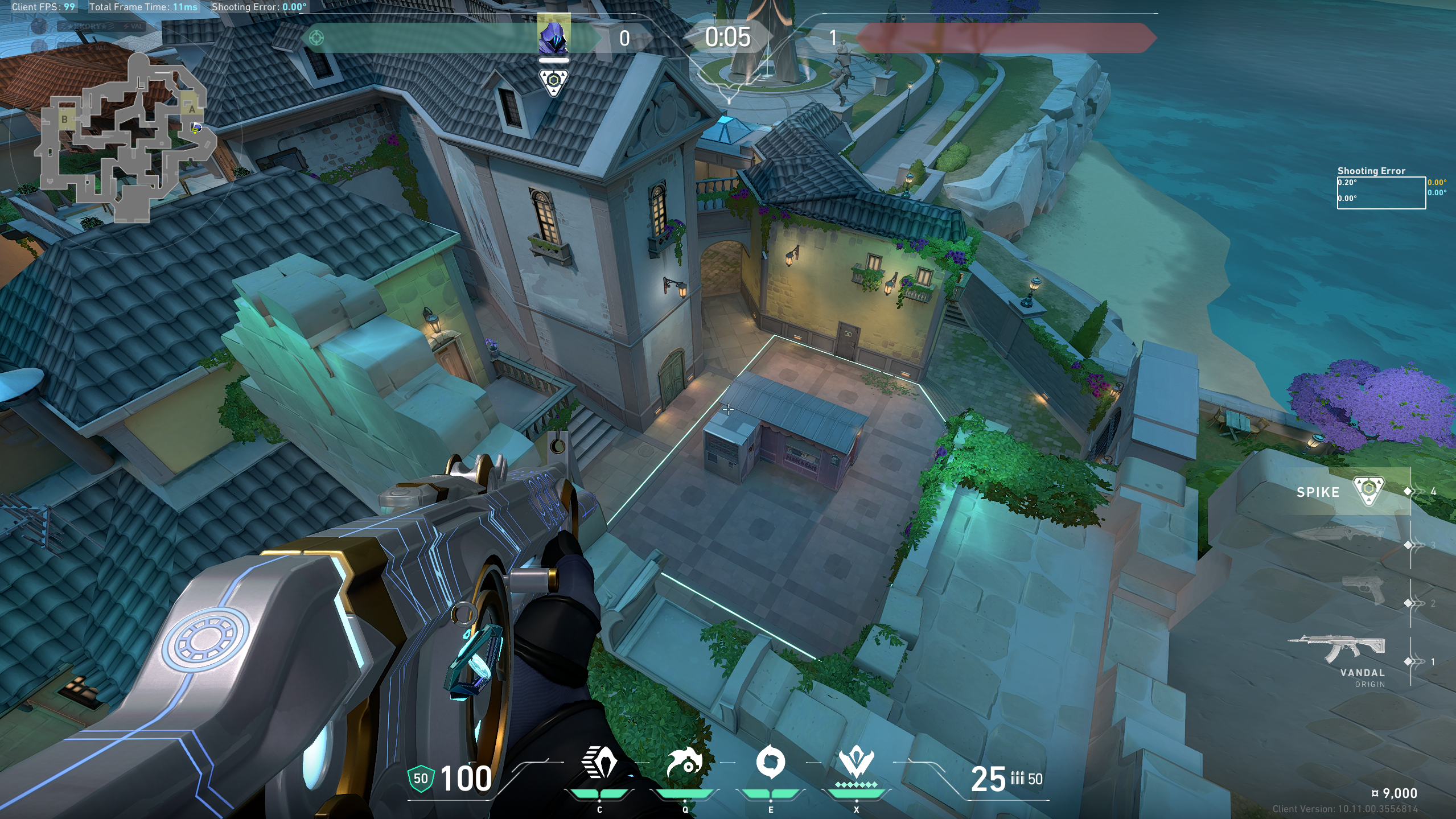The height and width of the screenshot is (819, 1456).
Task: Equip the Vandal rifle slot
Action: 1338,650
